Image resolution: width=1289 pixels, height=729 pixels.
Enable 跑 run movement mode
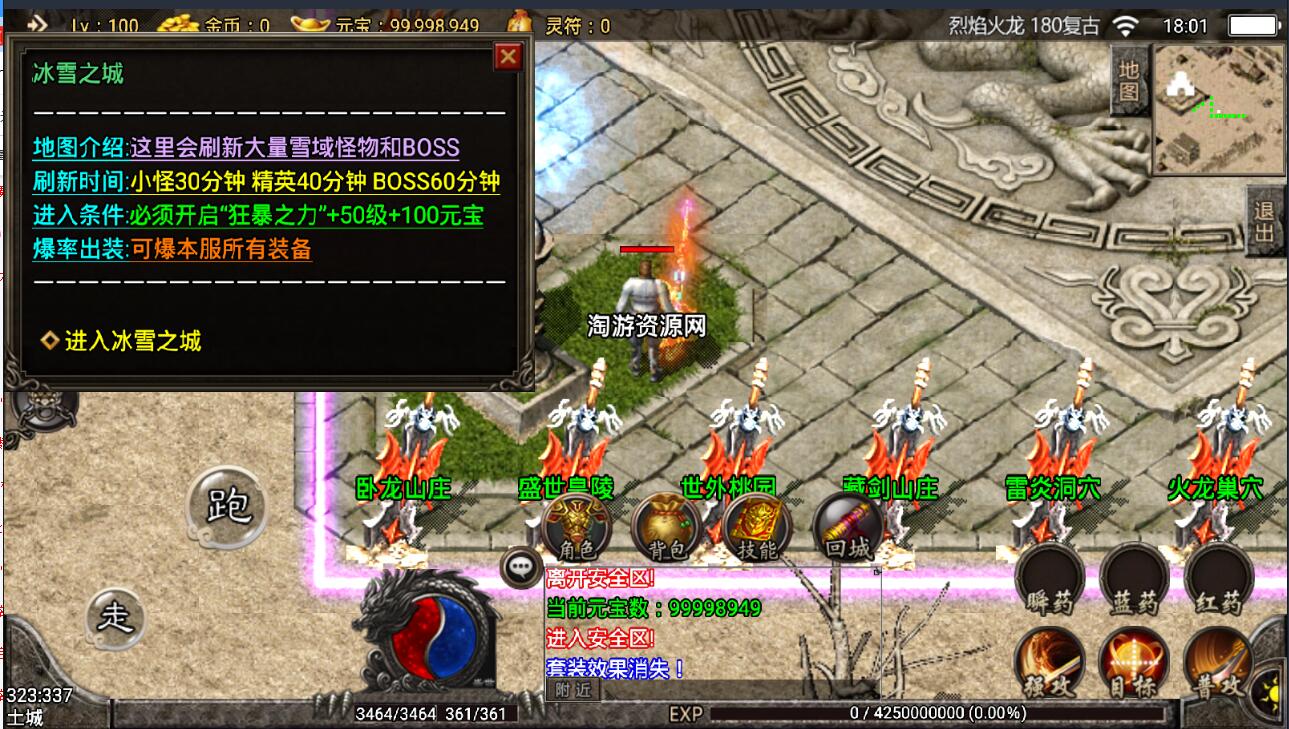(228, 510)
